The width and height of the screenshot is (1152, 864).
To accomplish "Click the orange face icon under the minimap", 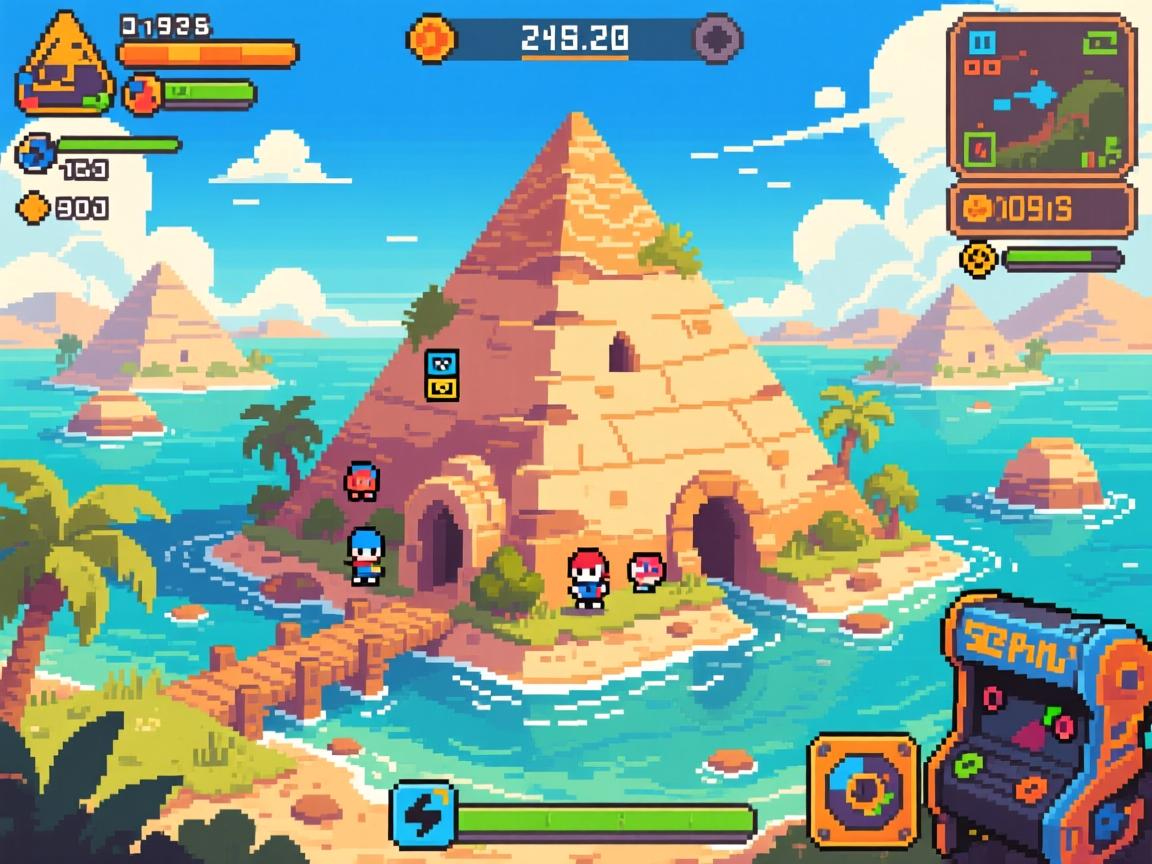I will click(977, 208).
